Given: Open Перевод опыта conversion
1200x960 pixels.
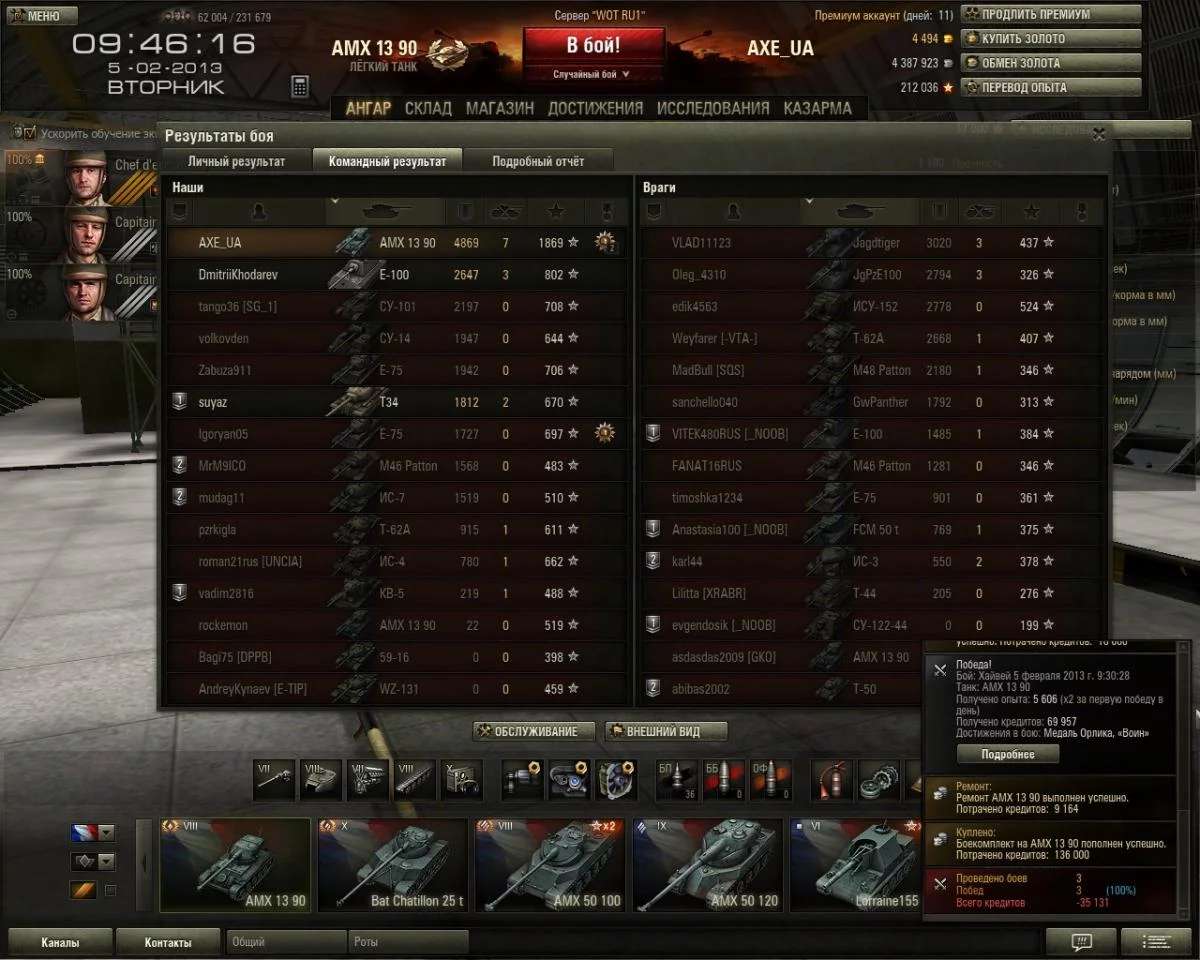Looking at the screenshot, I should click(x=1051, y=87).
